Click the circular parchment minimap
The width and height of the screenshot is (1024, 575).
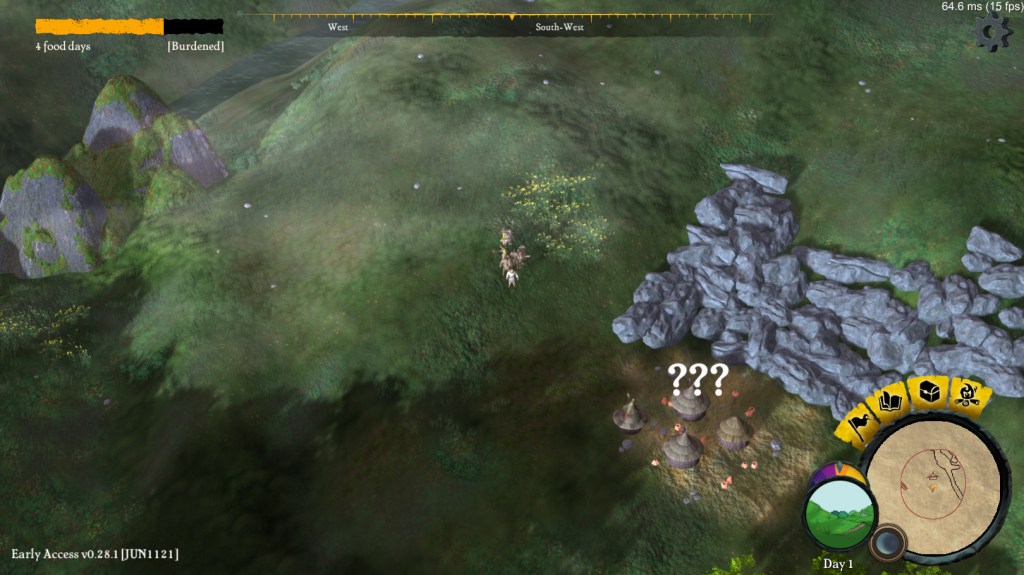click(x=933, y=485)
